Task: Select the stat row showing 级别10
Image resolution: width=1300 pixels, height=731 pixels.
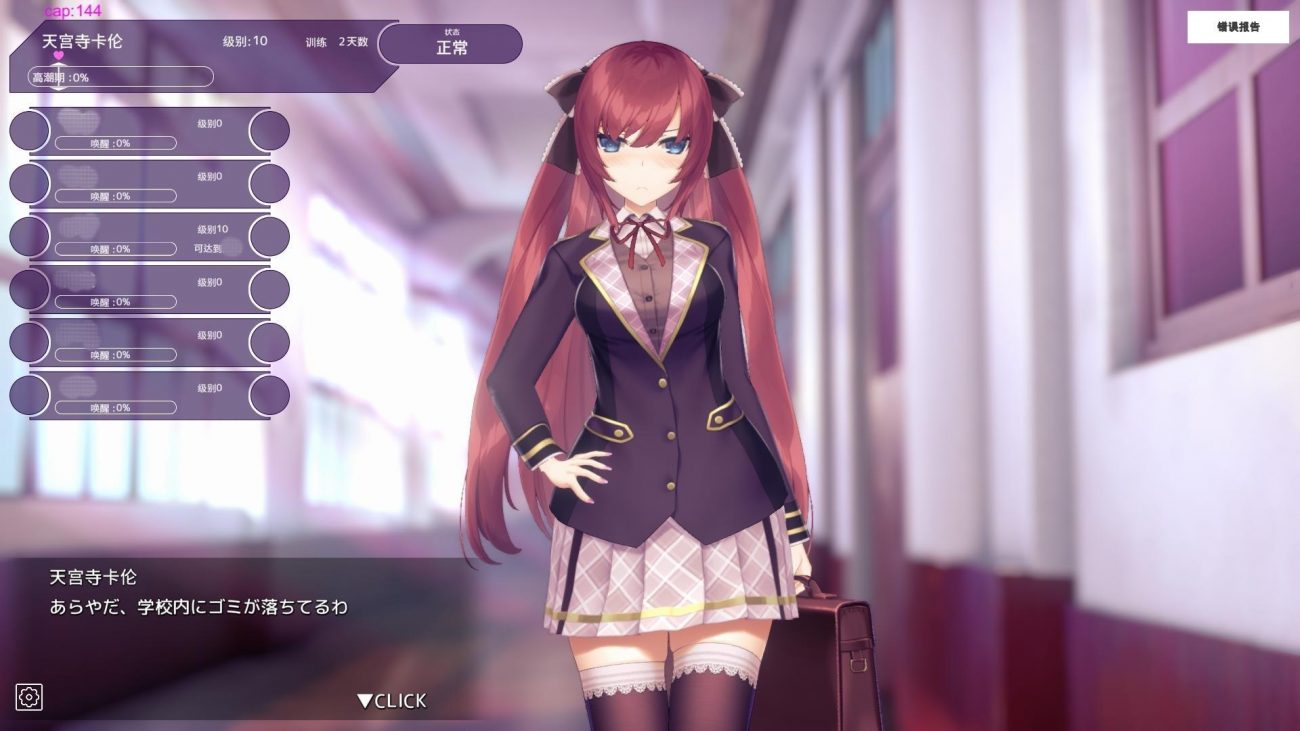Action: [x=150, y=236]
